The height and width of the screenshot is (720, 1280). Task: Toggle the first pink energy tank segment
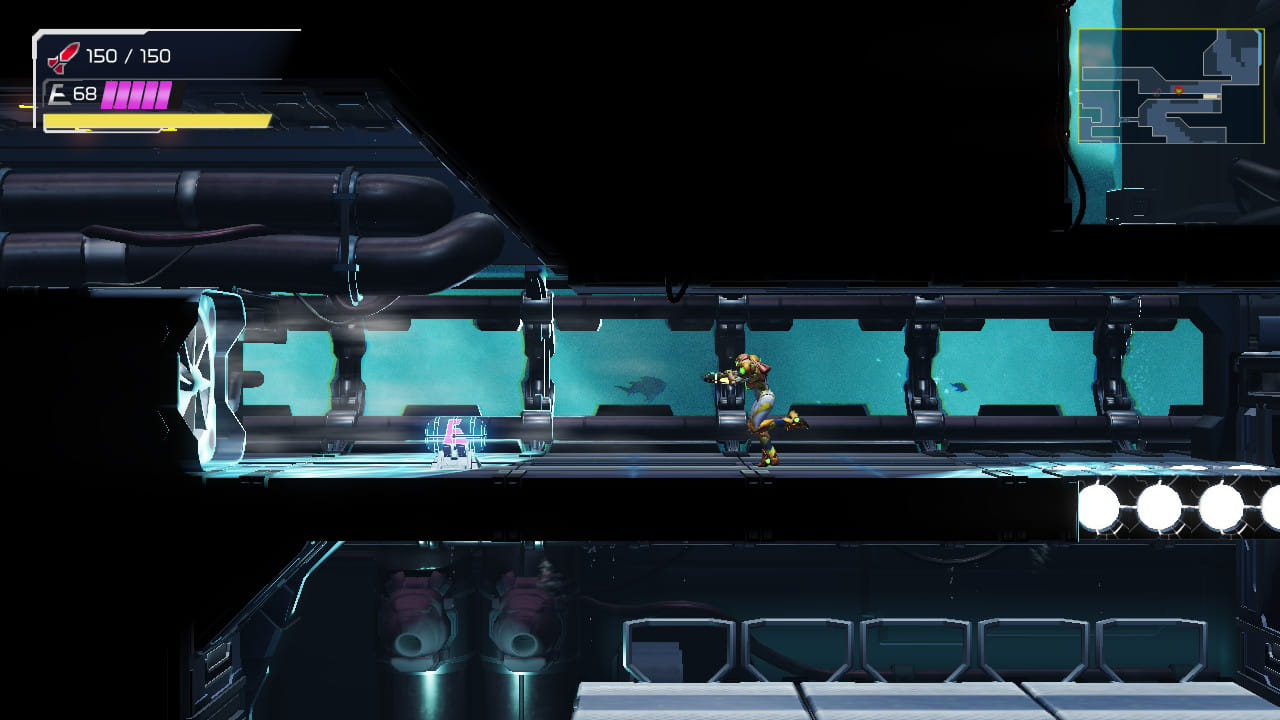point(110,93)
